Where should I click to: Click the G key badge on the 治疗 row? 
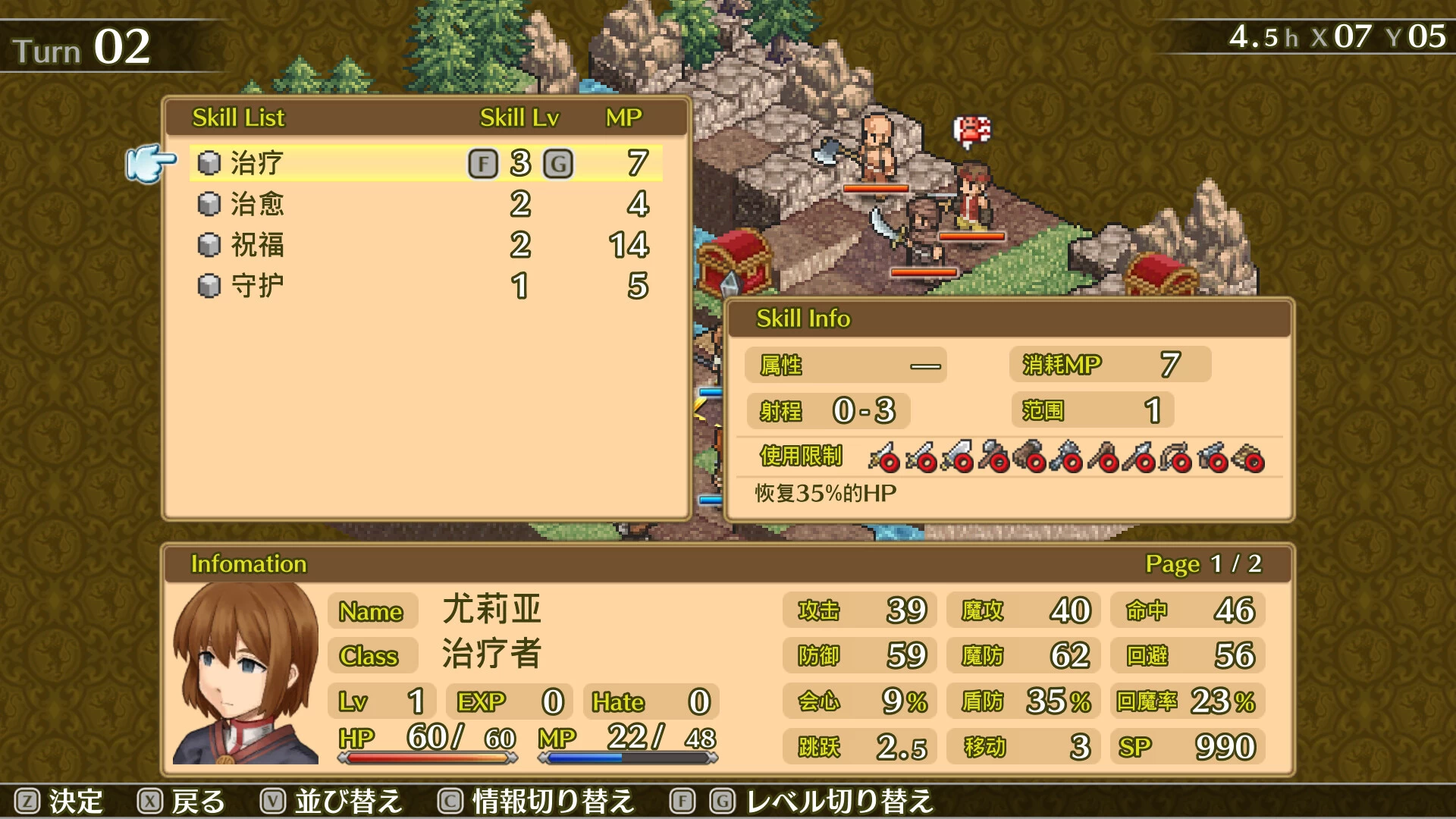pos(559,163)
